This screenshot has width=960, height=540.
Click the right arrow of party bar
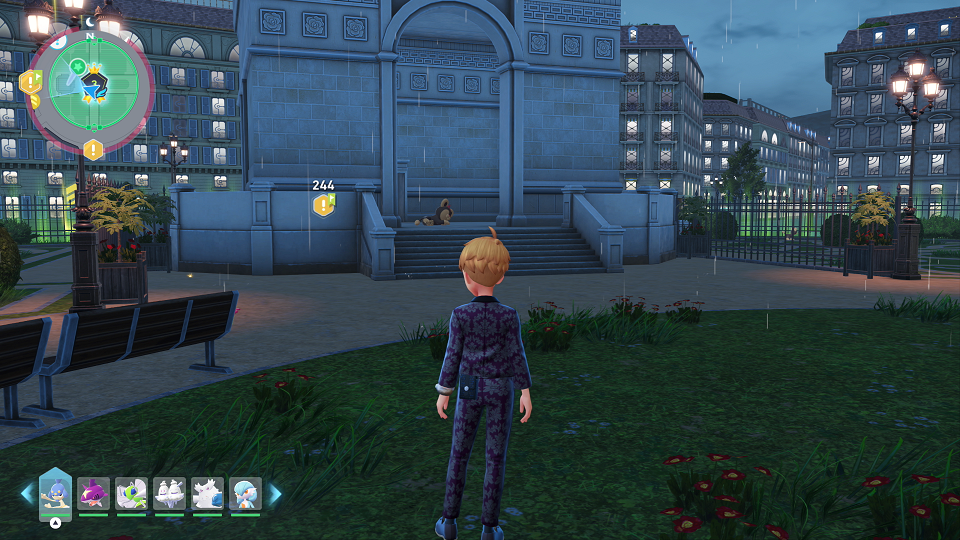(274, 493)
